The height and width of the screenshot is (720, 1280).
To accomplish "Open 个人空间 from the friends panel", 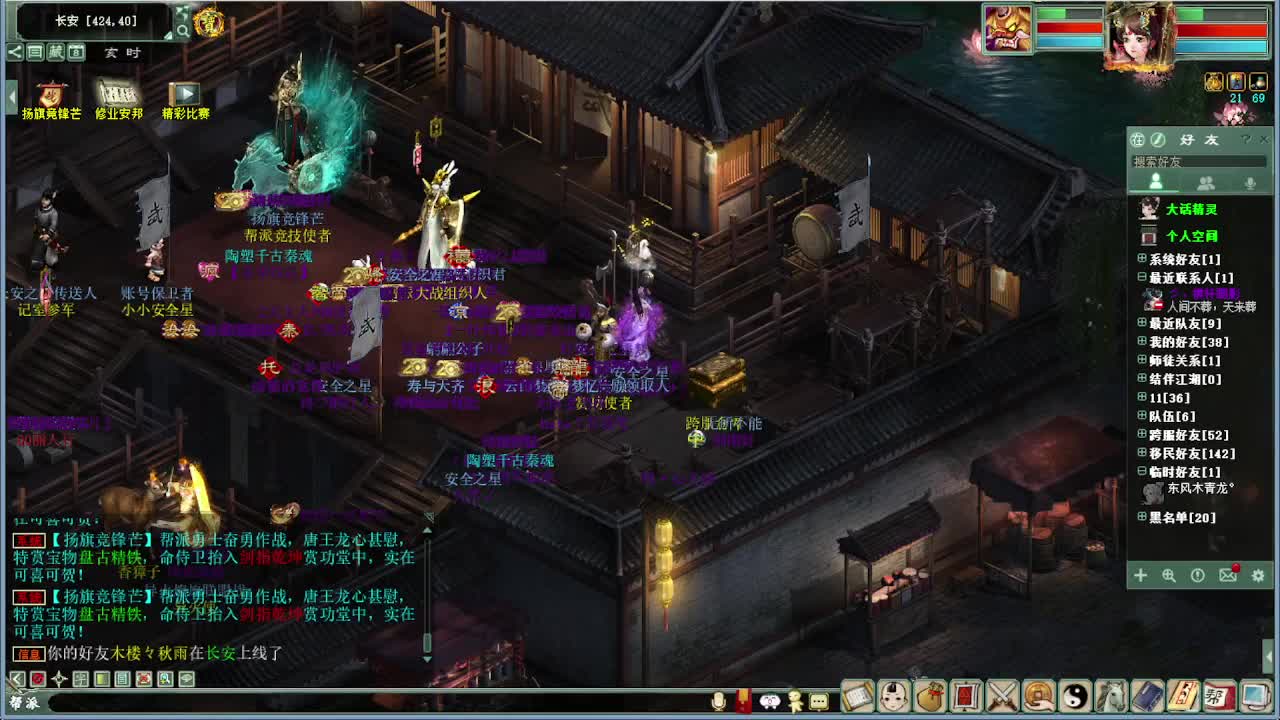I will 1190,236.
